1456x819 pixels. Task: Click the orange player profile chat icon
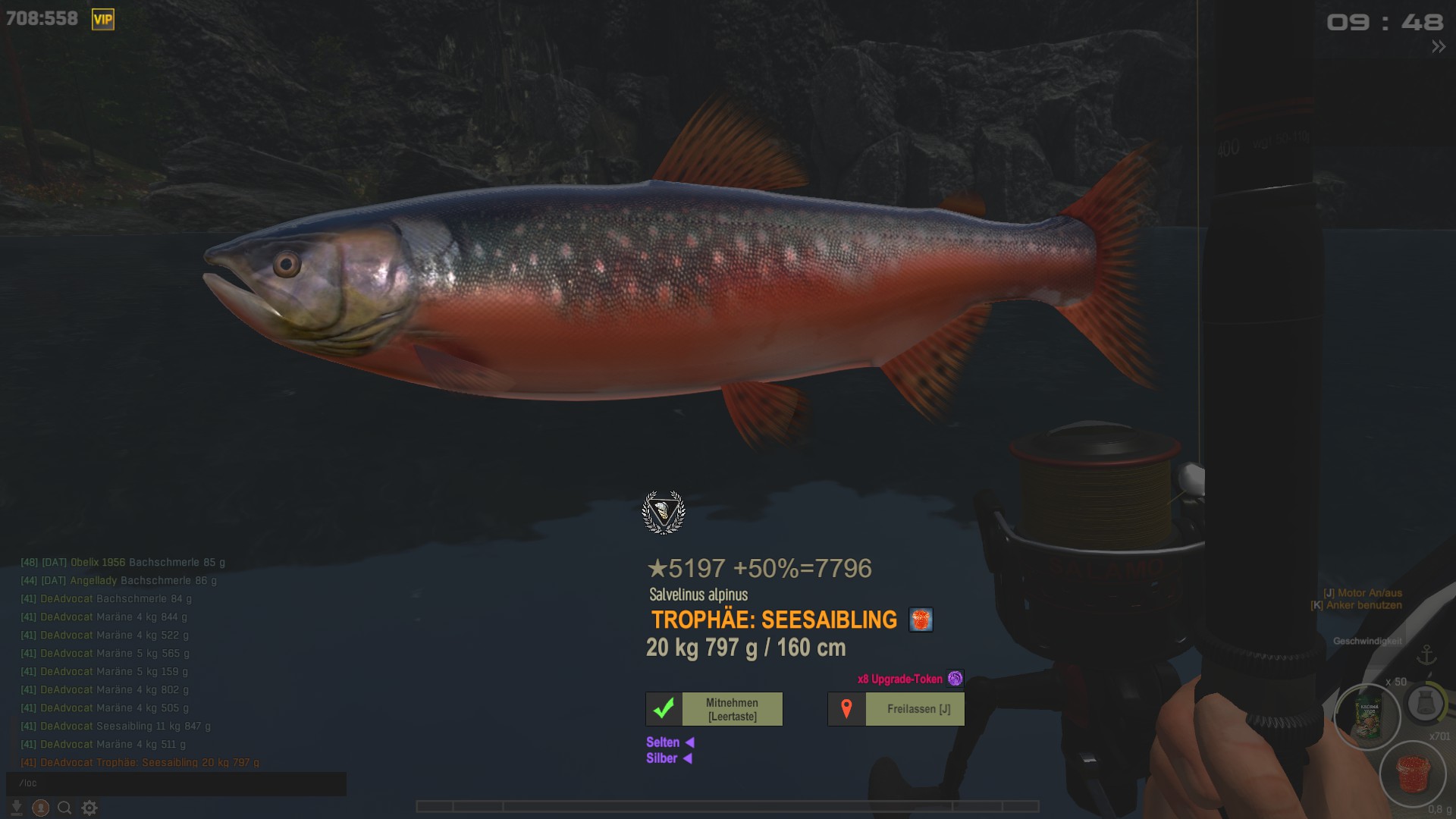pyautogui.click(x=41, y=808)
